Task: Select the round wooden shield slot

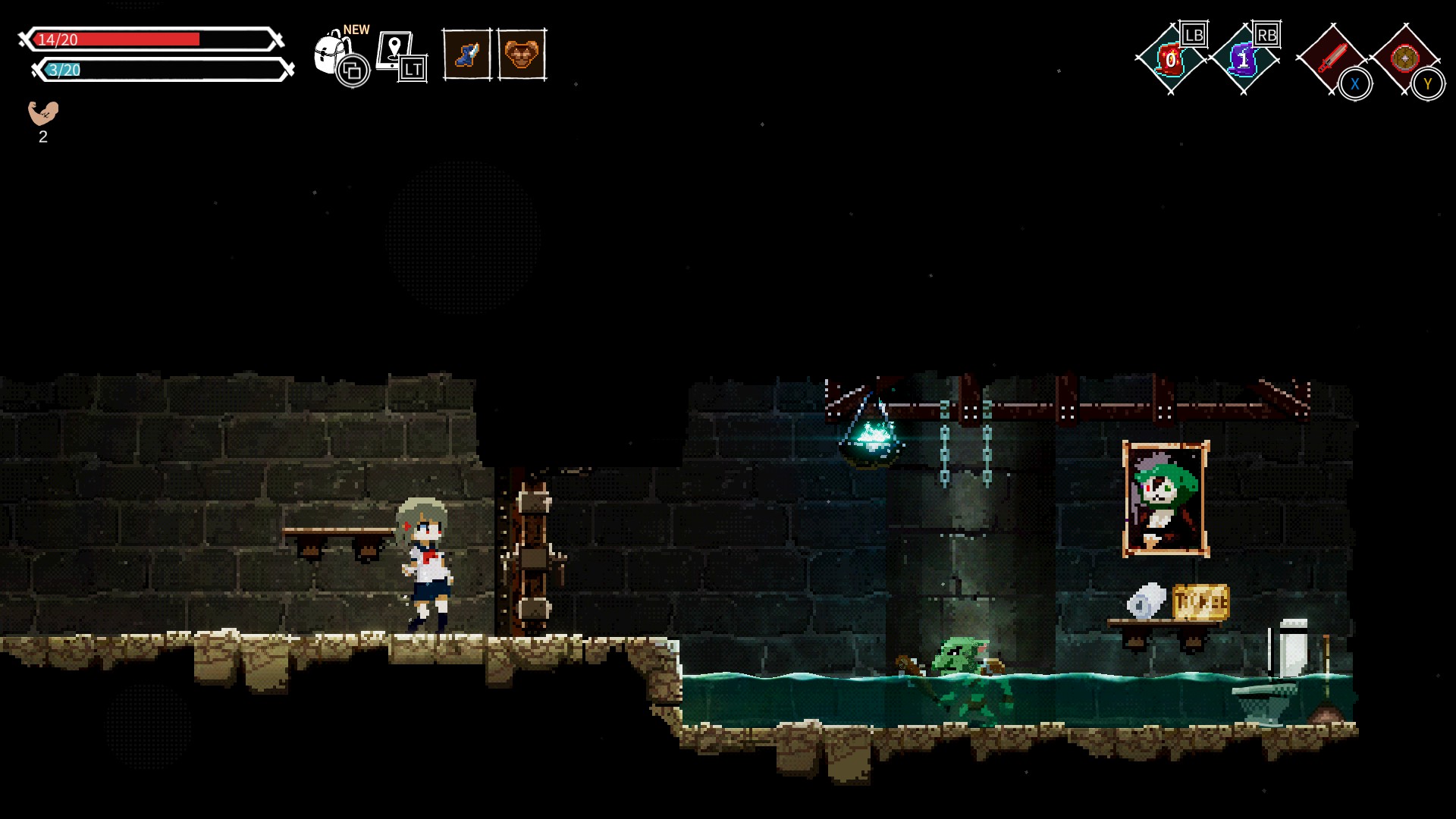Action: 1404,58
